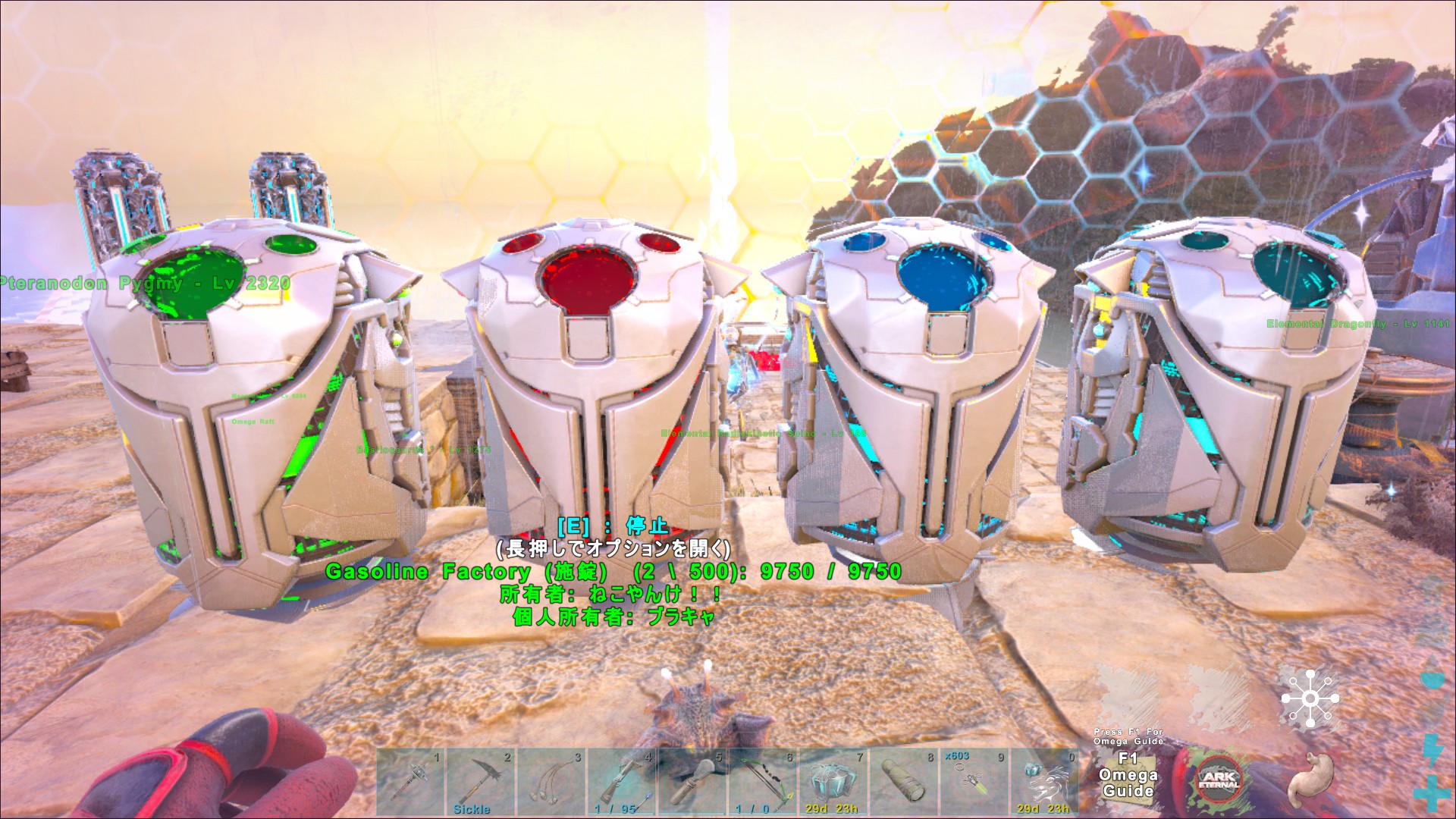1456x819 pixels.
Task: Use the x603 stacked item in slot 9
Action: pos(974,781)
